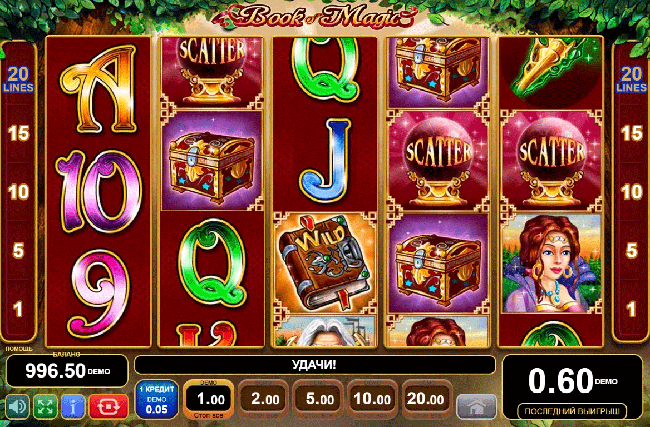Open the blue info paytable button
650x427 pixels.
click(x=72, y=406)
